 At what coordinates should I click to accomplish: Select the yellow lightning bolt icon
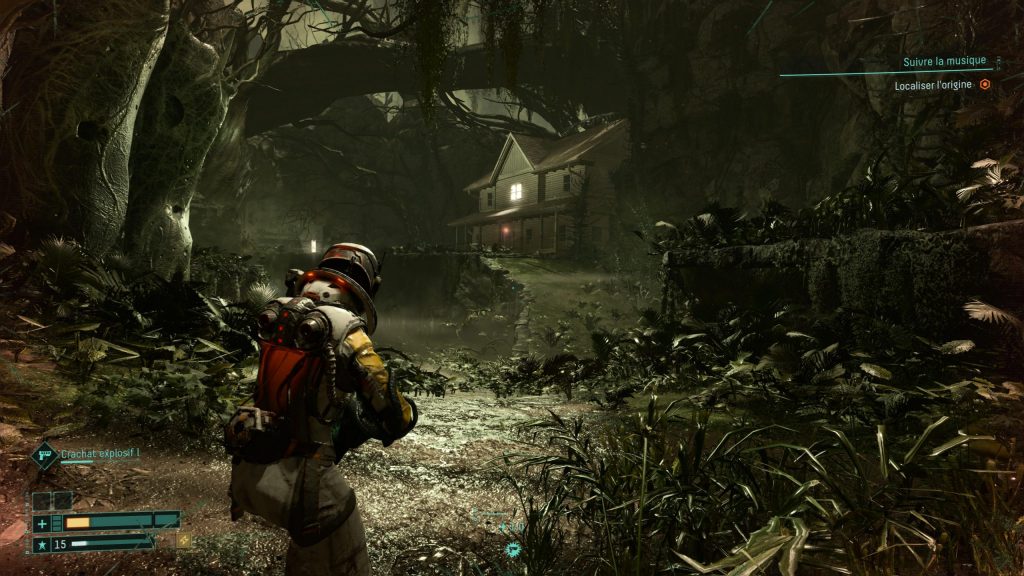coord(184,541)
